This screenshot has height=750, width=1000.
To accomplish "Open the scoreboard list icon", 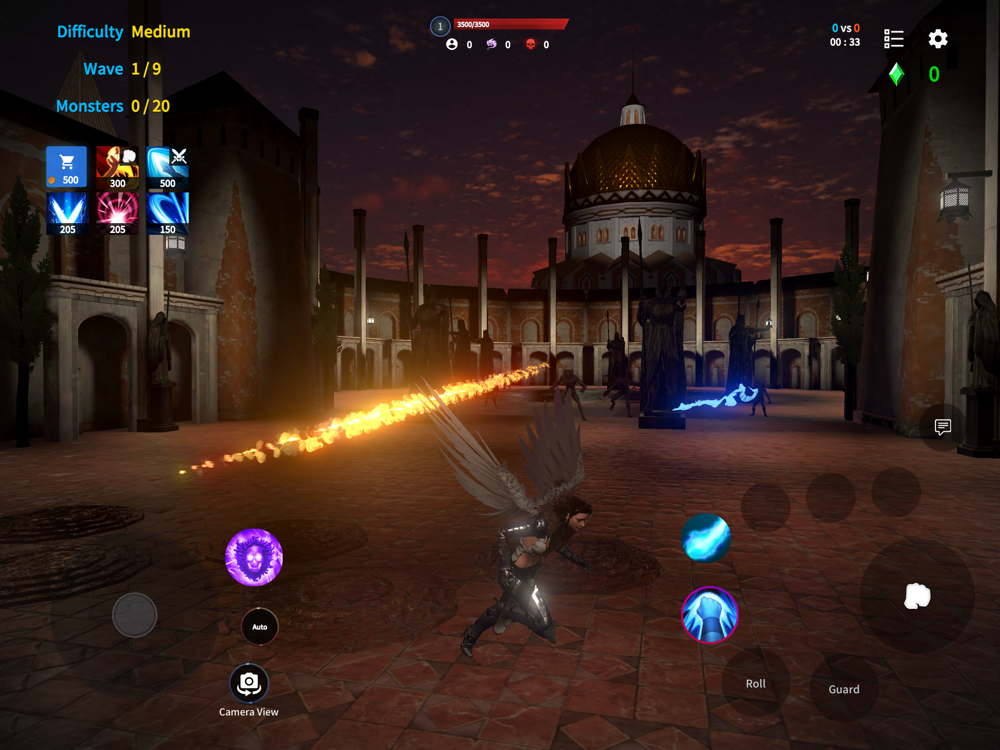I will click(x=894, y=39).
